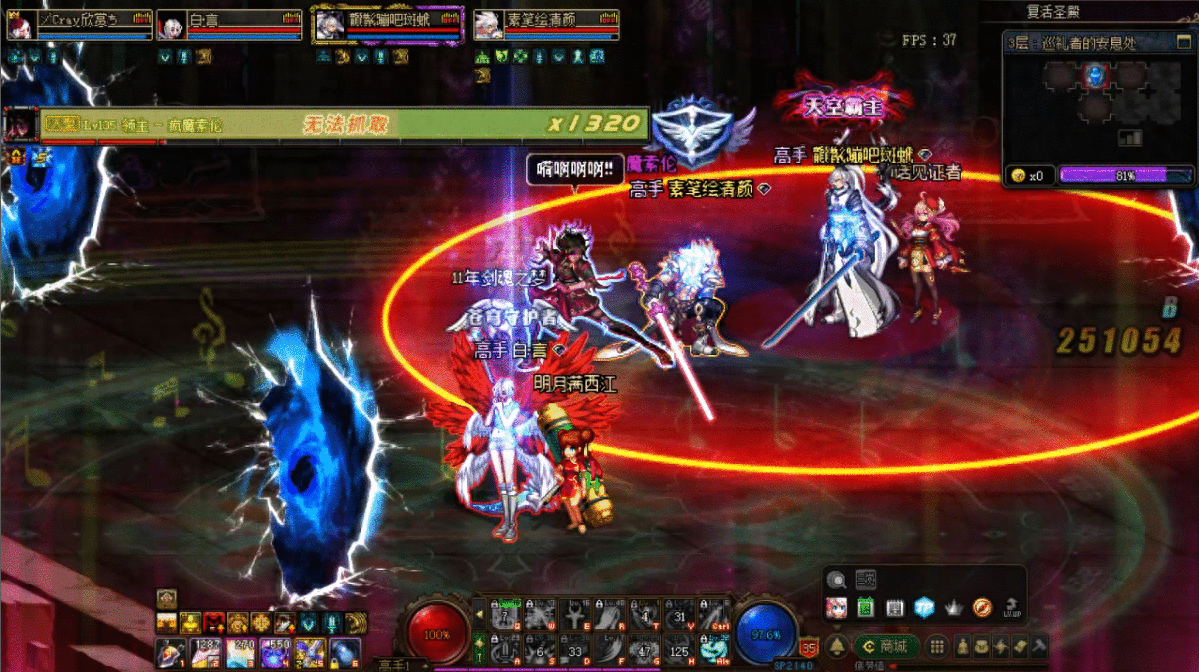1199x672 pixels.
Task: Open the nine-dot grid menu button
Action: [x=937, y=645]
